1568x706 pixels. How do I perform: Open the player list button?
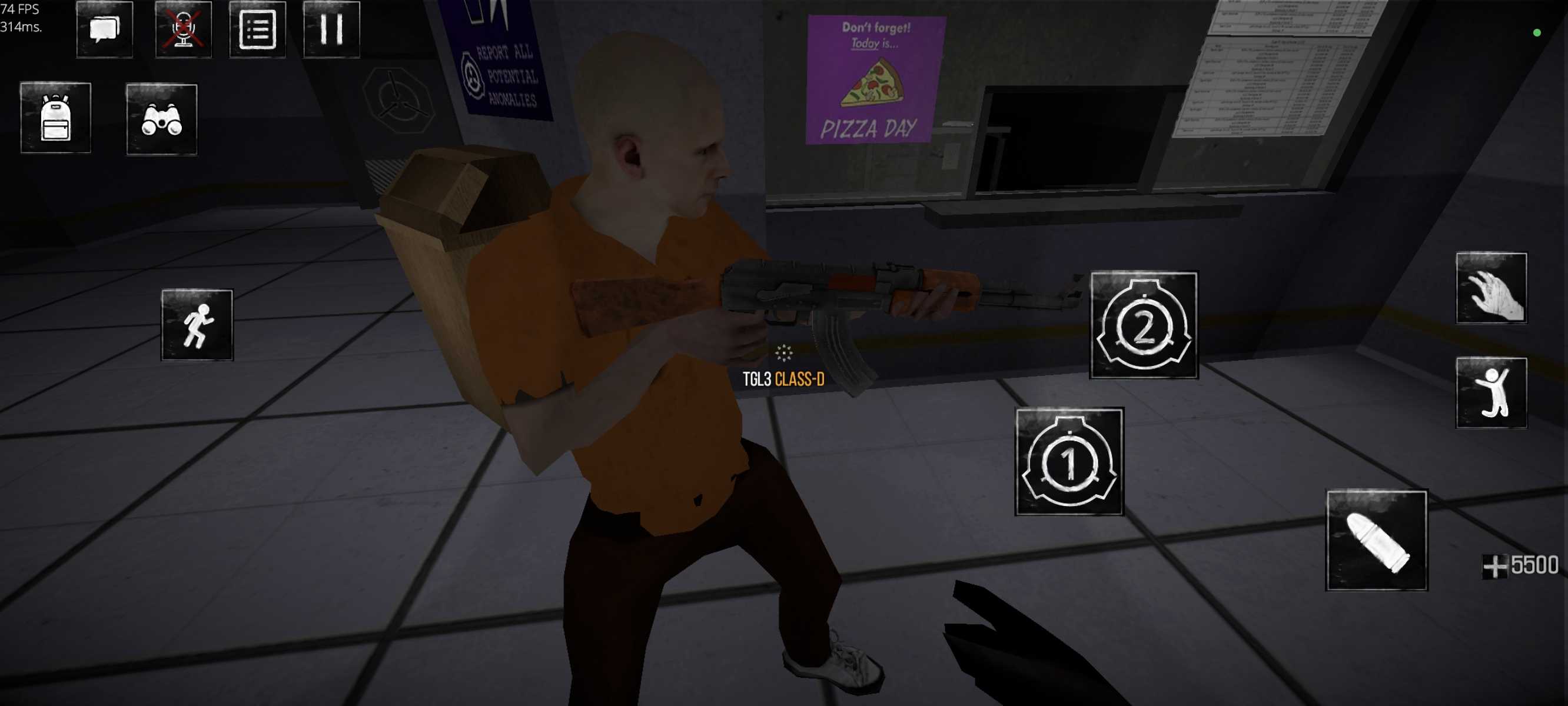(x=257, y=29)
